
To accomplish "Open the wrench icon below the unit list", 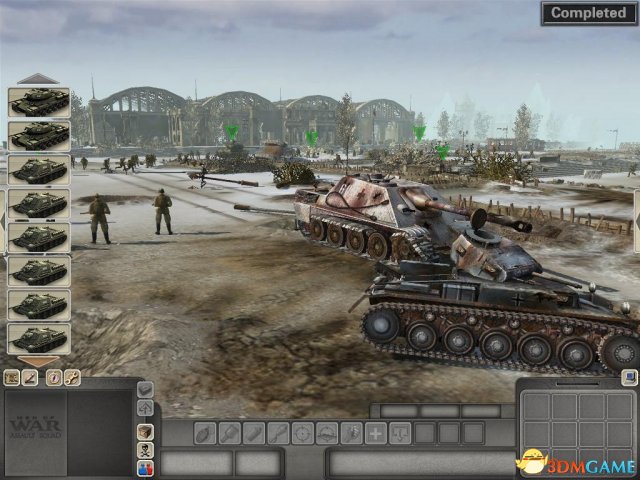I will click(x=72, y=377).
